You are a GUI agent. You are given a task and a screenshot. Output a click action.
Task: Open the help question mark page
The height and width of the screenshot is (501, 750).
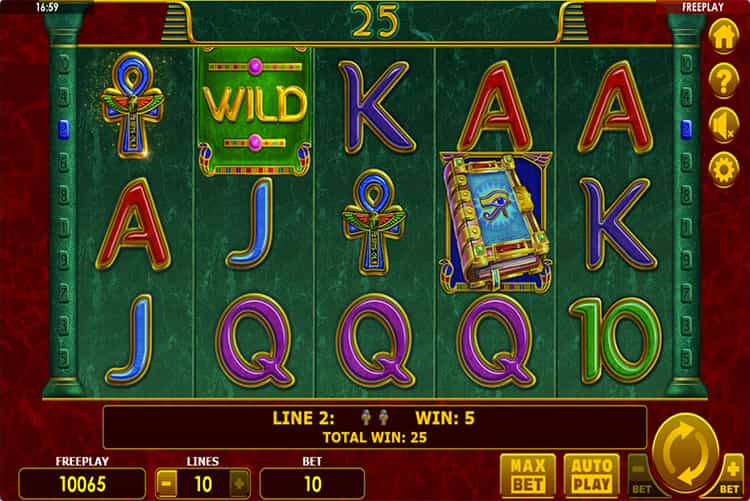tap(723, 80)
